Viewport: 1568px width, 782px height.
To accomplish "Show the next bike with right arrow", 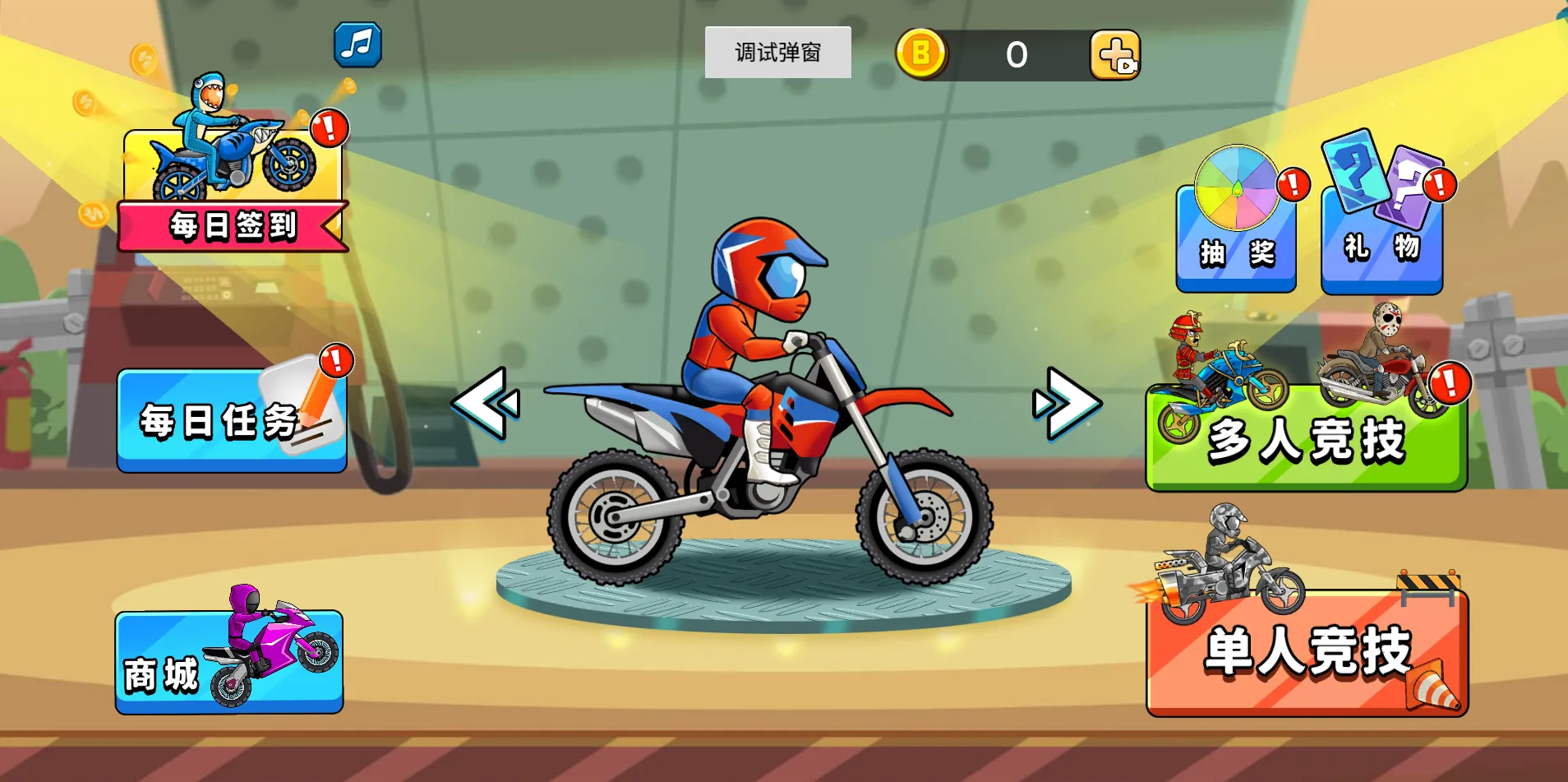I will point(1067,403).
